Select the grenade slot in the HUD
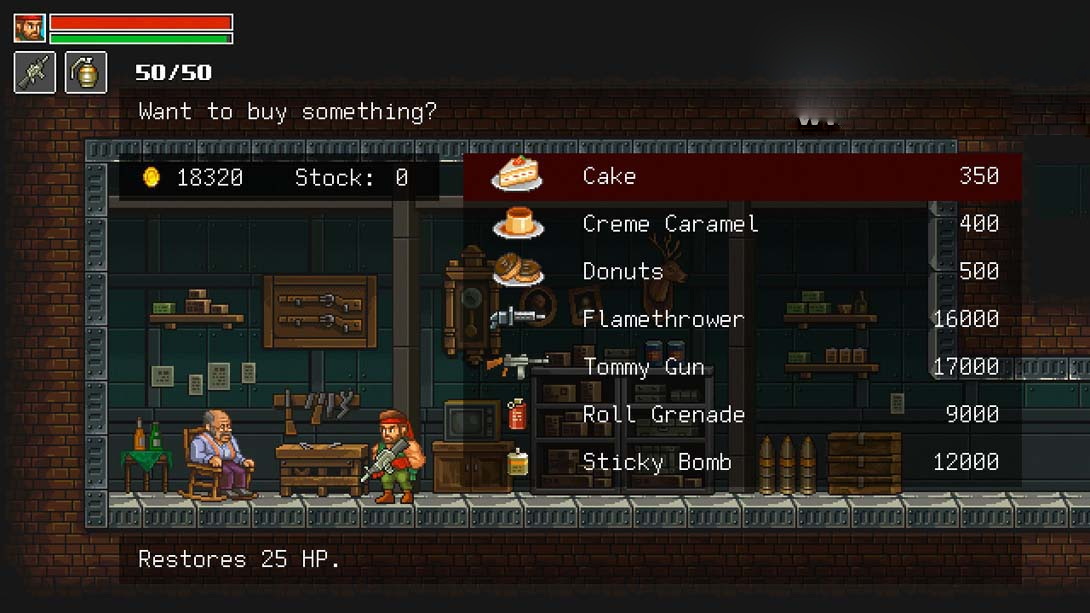This screenshot has height=613, width=1090. [x=86, y=73]
